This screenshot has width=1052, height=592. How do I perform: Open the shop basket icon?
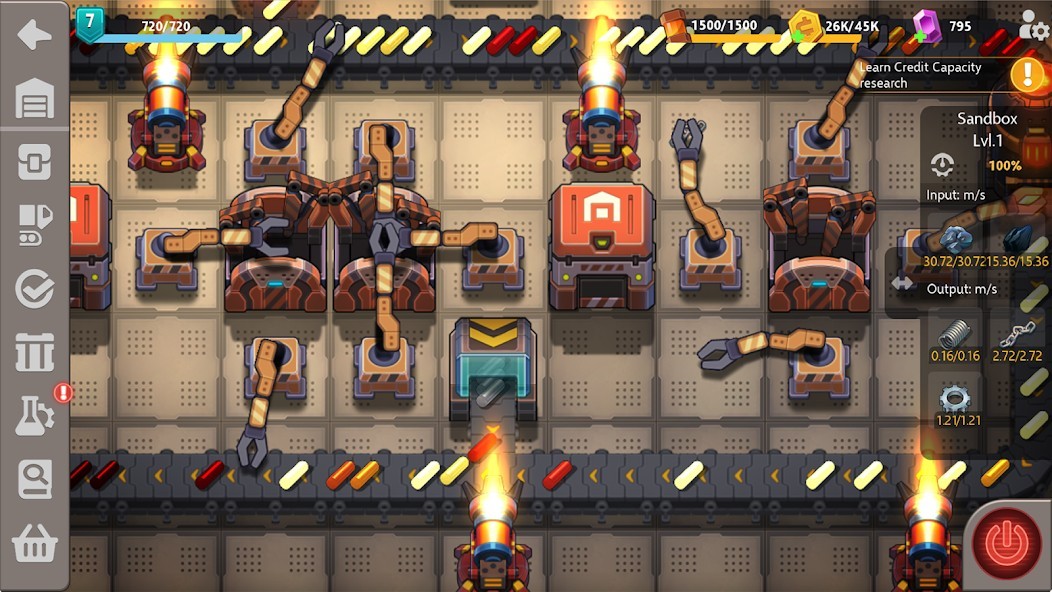34,544
